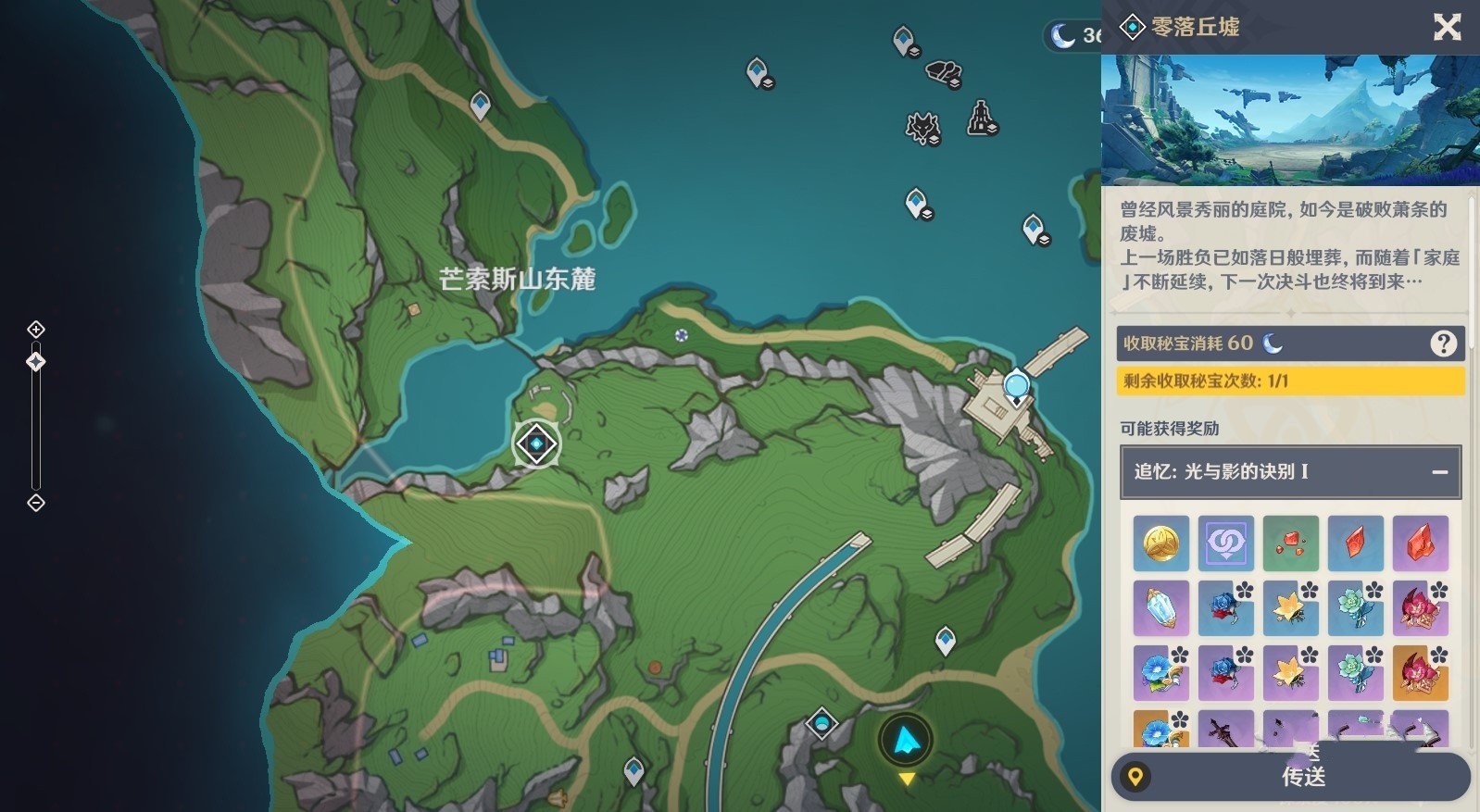Image resolution: width=1480 pixels, height=812 pixels.
Task: Click the player location arrow marker
Action: coord(905,739)
